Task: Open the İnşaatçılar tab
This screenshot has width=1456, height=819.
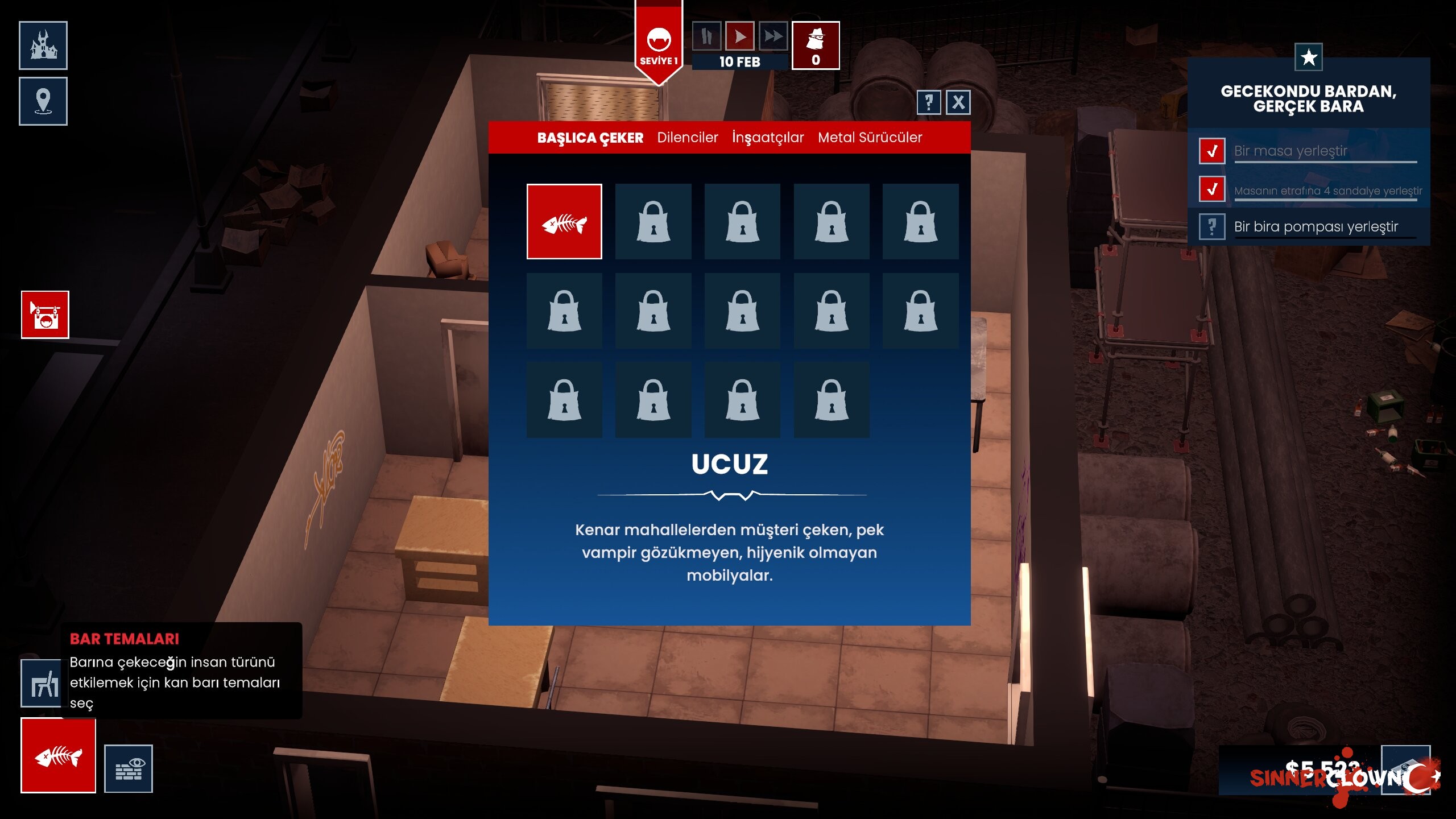Action: pos(767,138)
